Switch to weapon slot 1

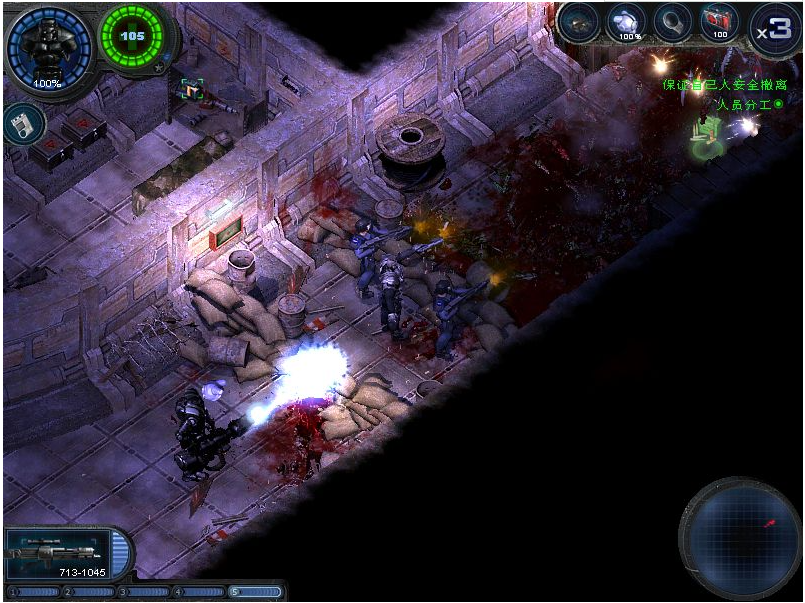tap(33, 592)
